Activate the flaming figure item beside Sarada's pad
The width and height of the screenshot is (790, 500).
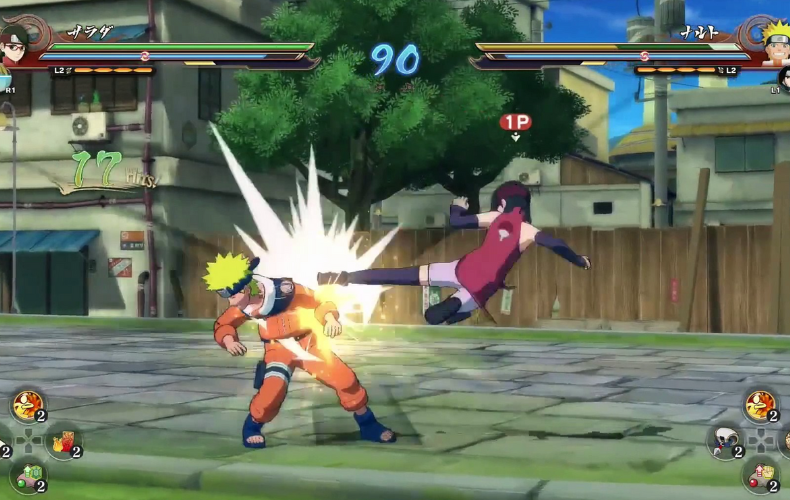click(27, 406)
